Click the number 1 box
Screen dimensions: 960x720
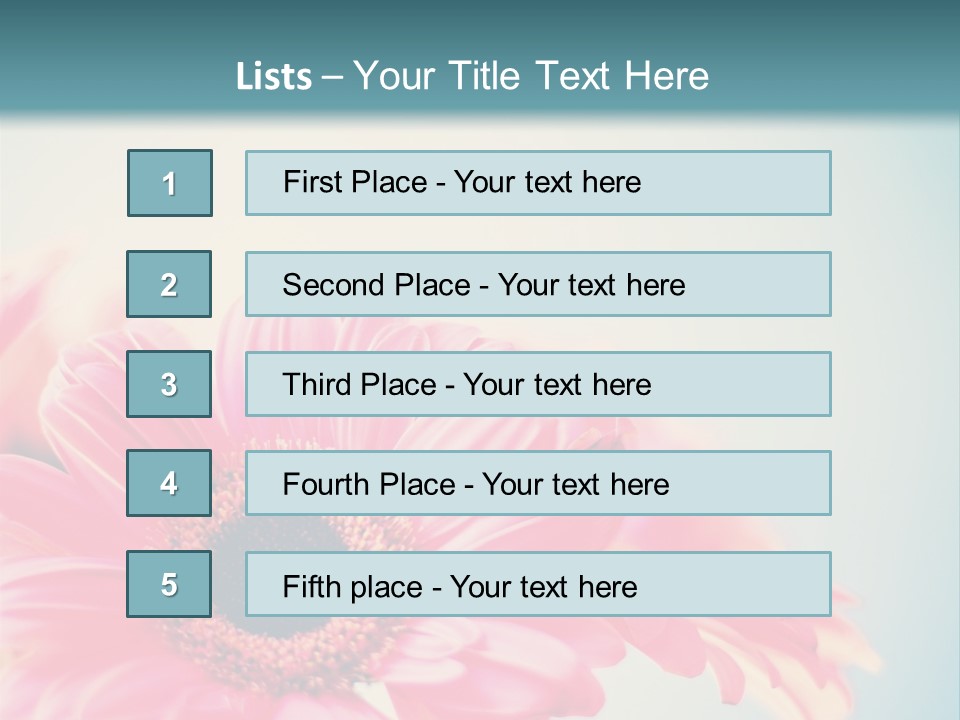(170, 183)
